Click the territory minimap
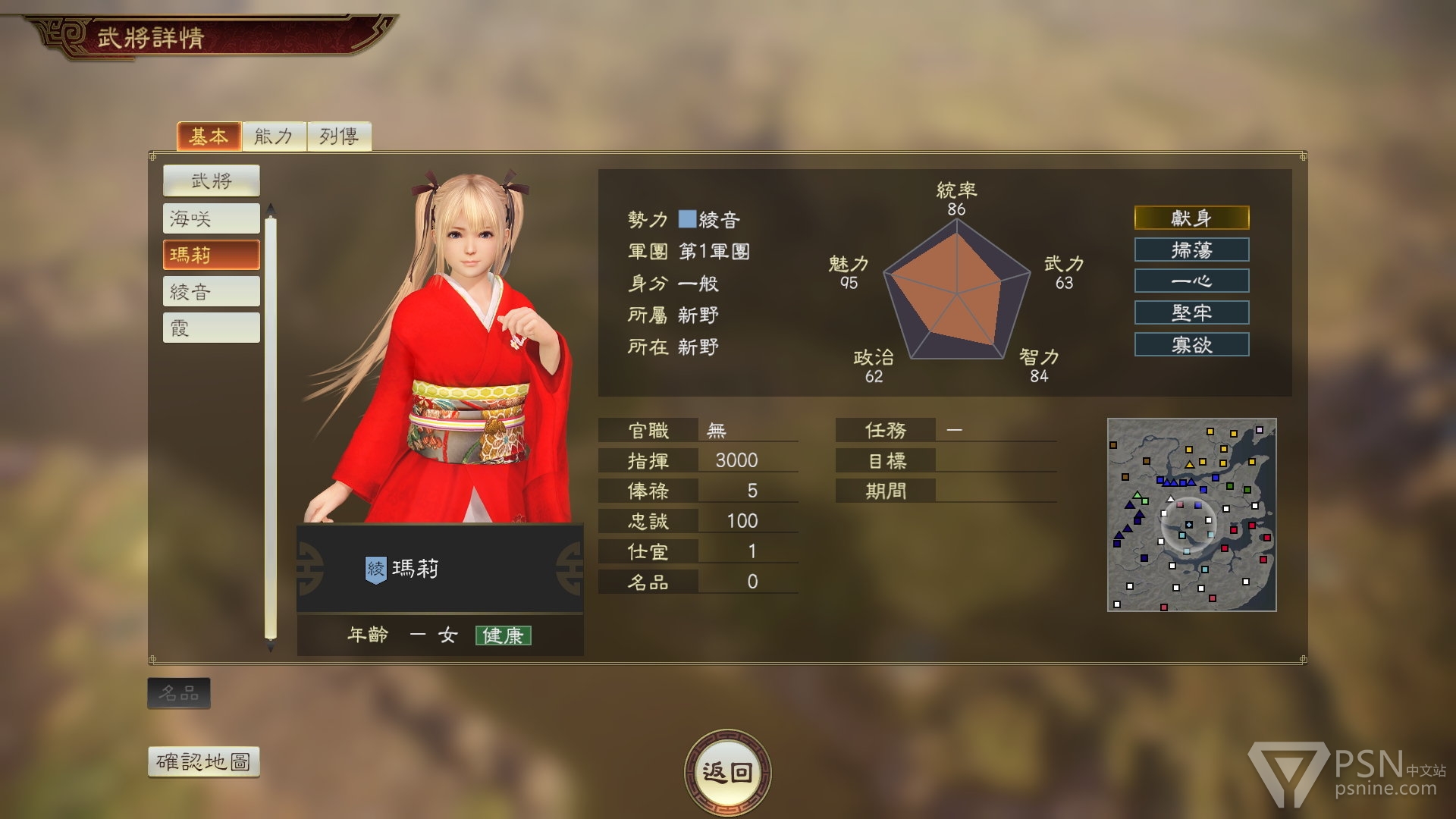This screenshot has height=819, width=1456. [x=1191, y=515]
